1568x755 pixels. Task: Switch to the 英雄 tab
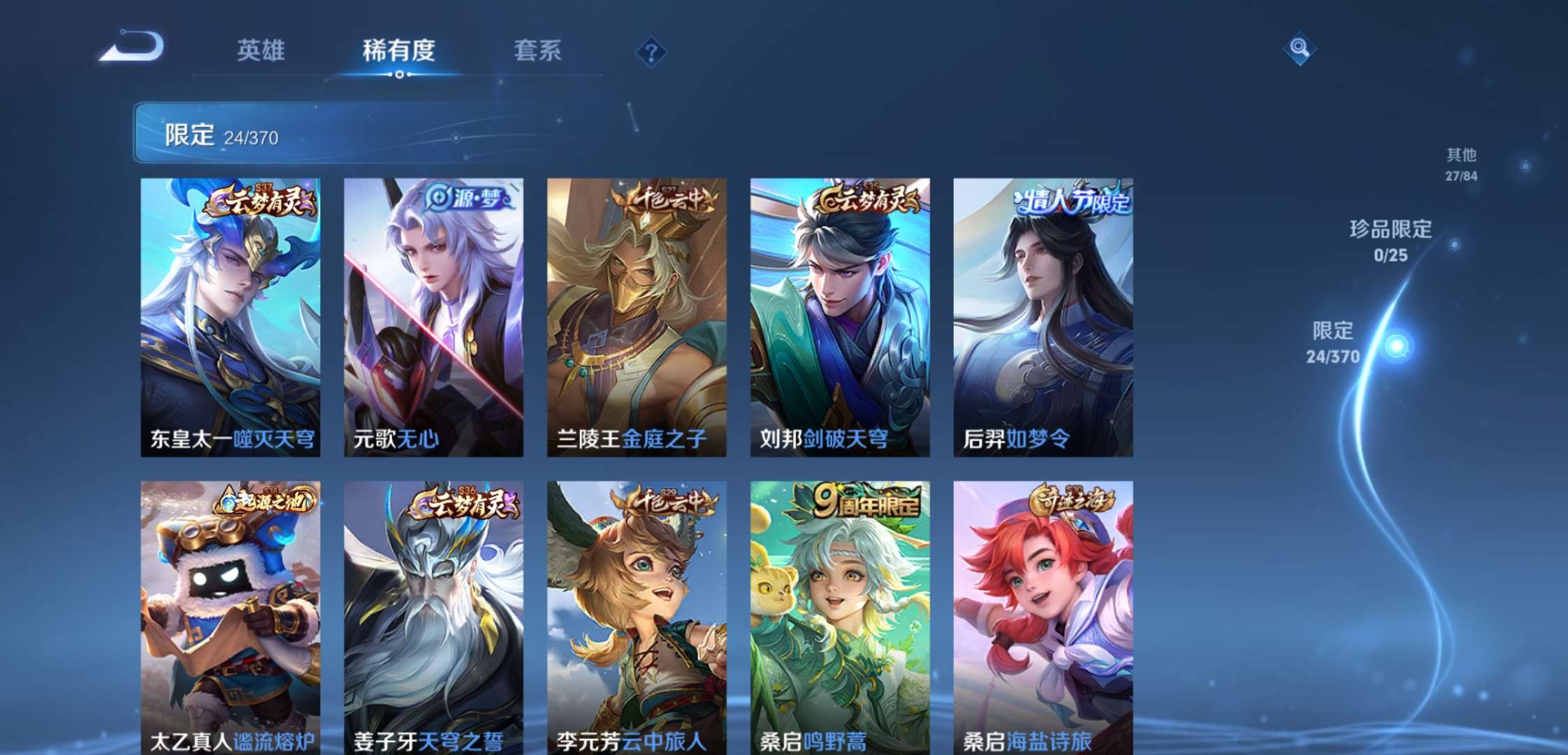coord(261,50)
